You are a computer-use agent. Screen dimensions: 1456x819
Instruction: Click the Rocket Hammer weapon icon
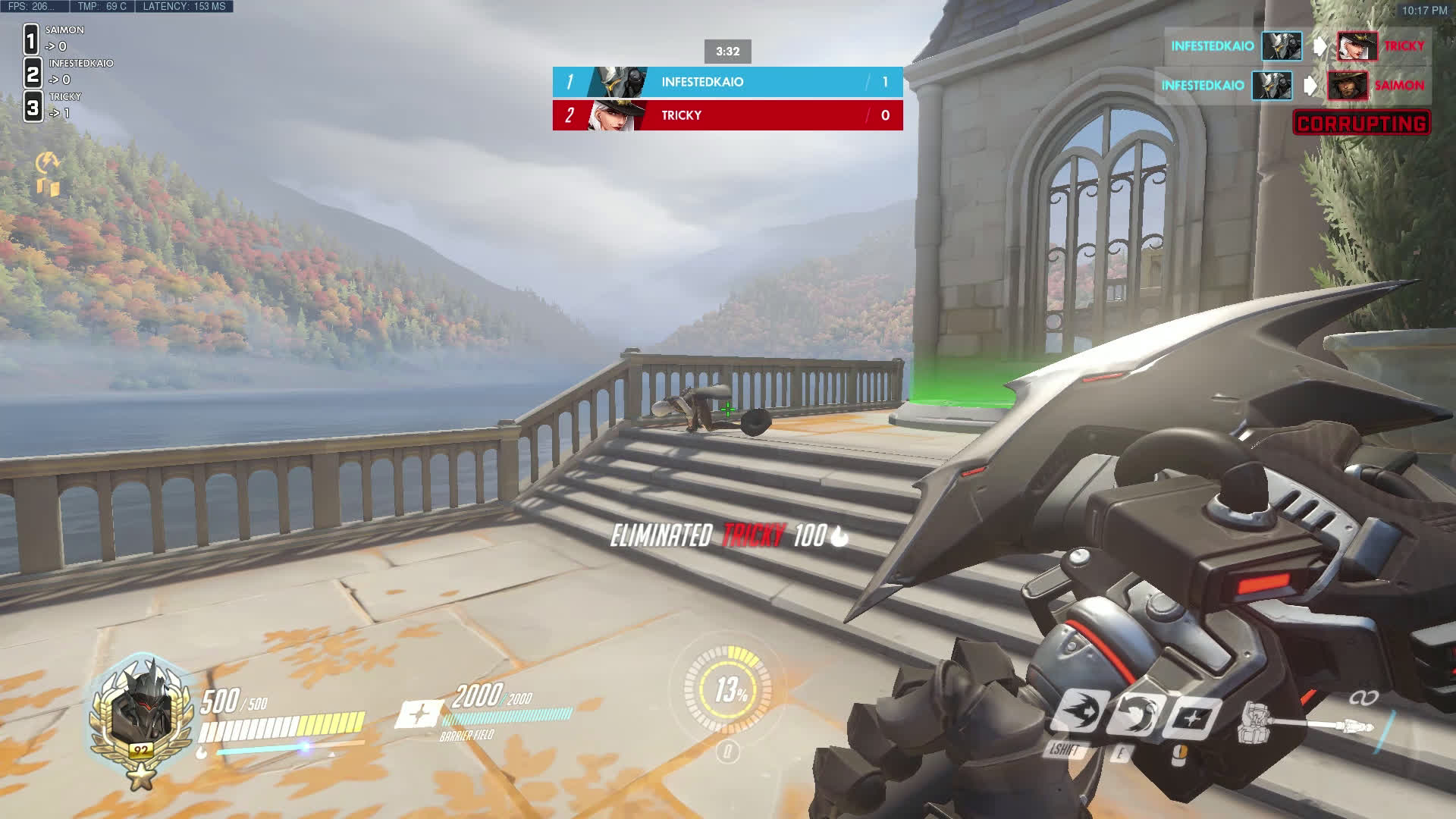pos(1304,723)
